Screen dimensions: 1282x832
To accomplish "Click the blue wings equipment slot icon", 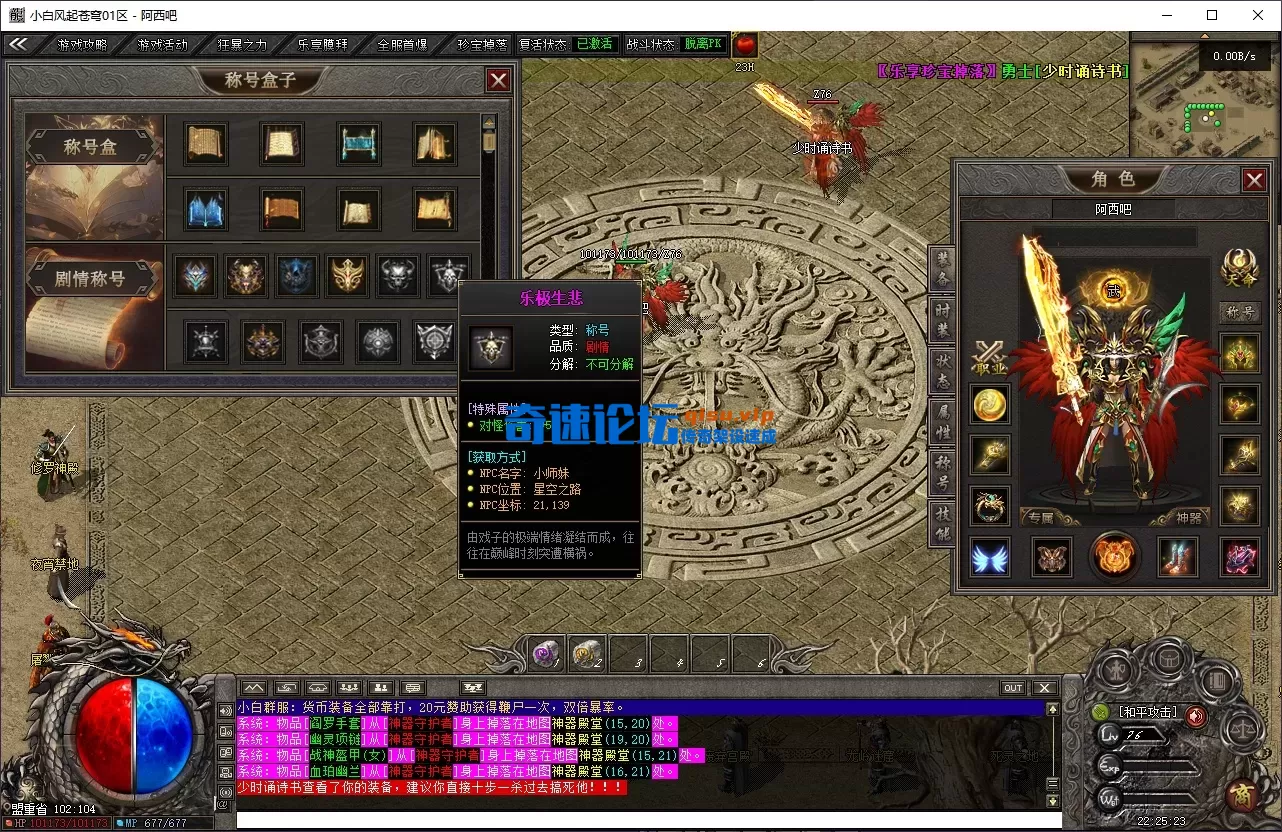I will pos(989,557).
